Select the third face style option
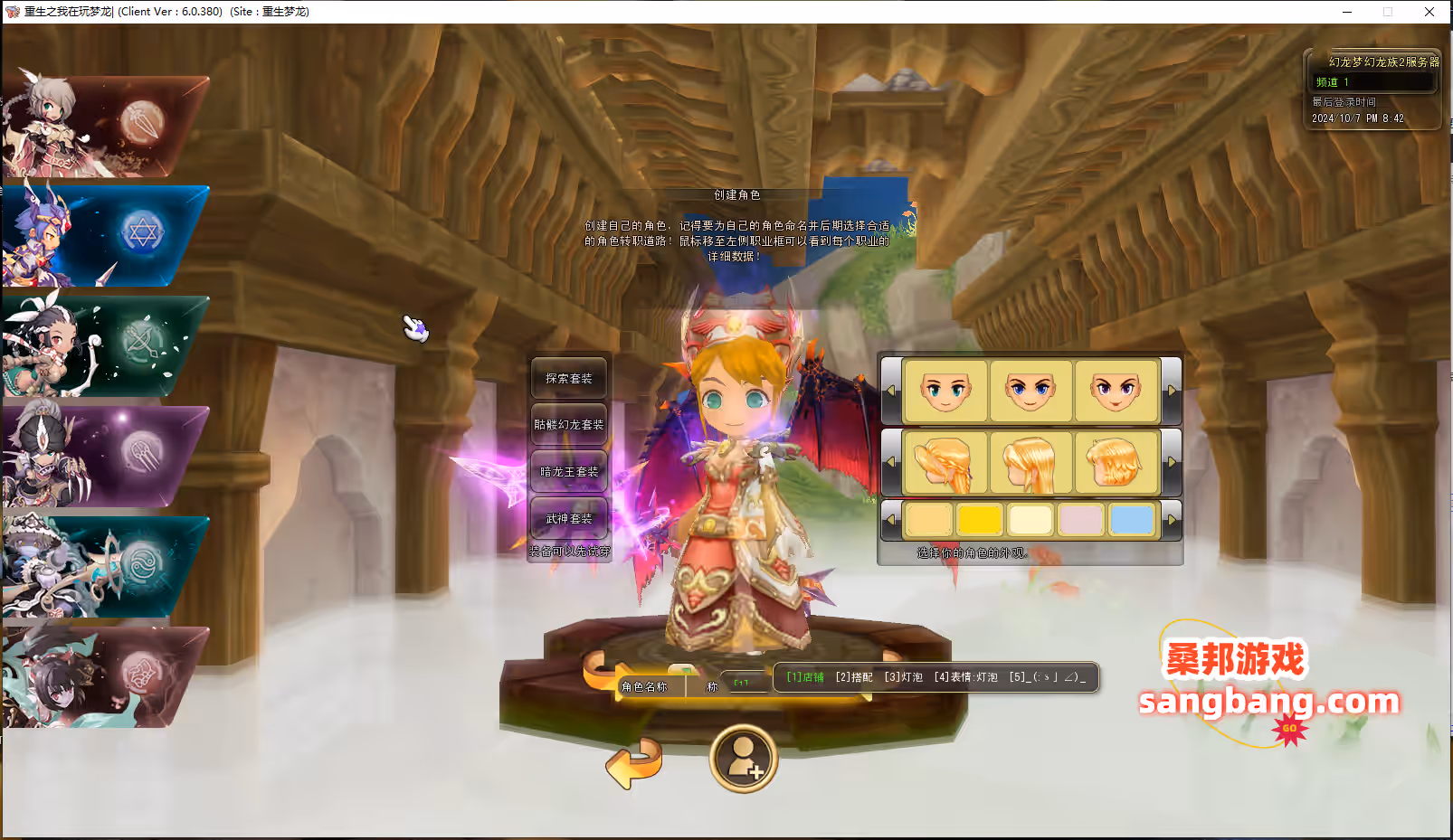1453x840 pixels. point(1116,390)
